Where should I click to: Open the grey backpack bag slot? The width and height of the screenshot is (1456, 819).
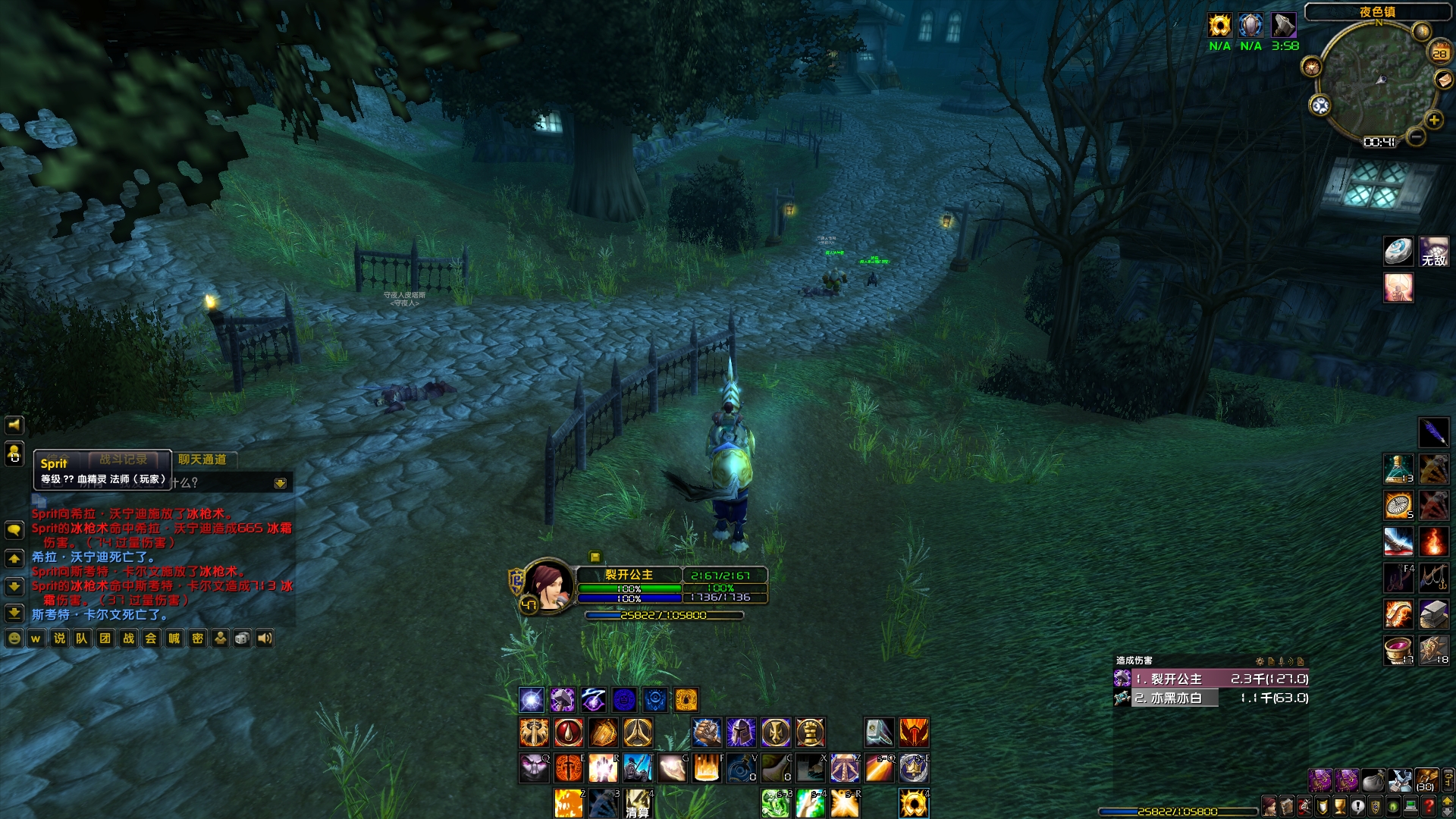tap(1373, 780)
